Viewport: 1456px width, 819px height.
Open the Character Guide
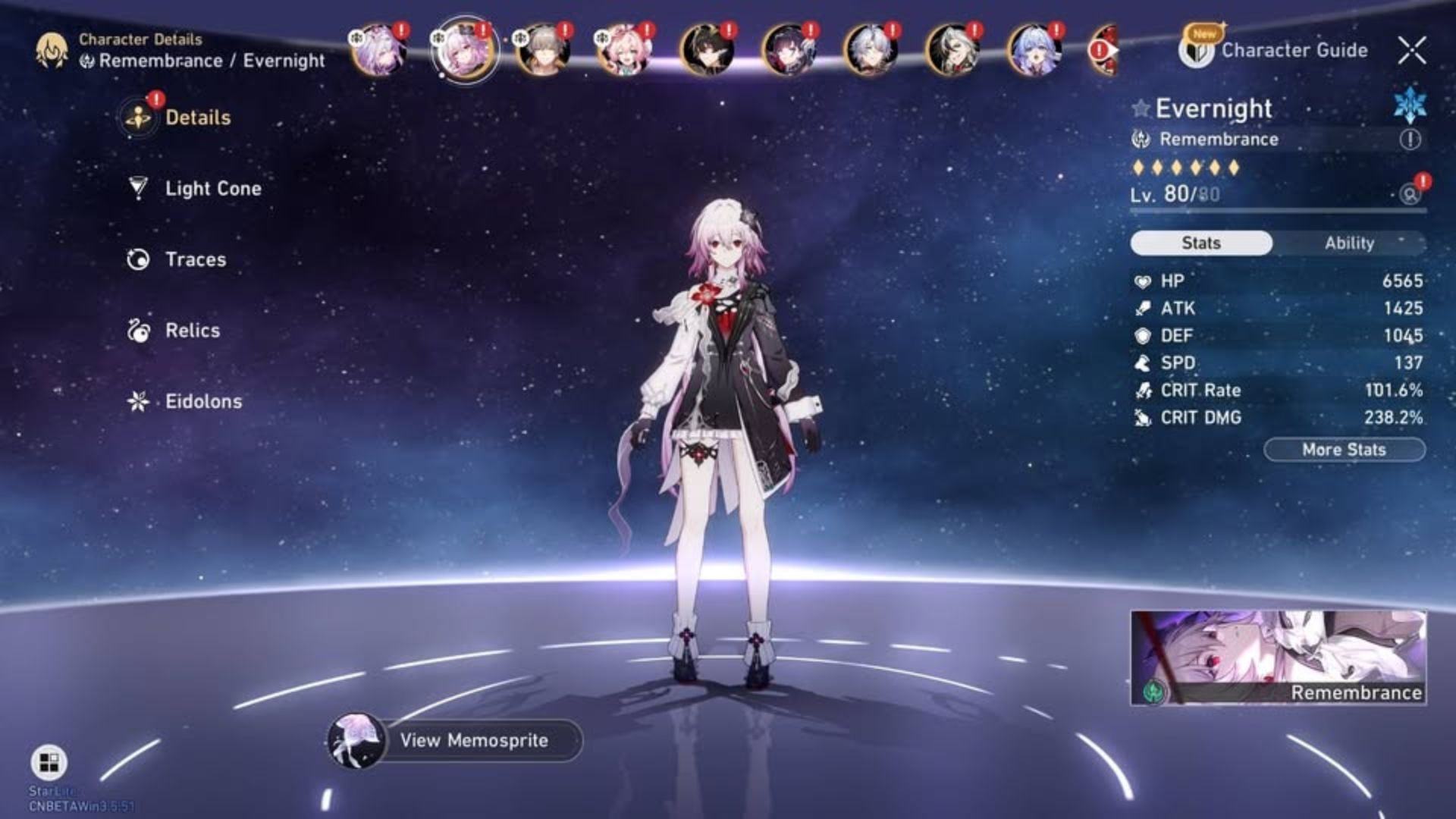click(x=1196, y=50)
